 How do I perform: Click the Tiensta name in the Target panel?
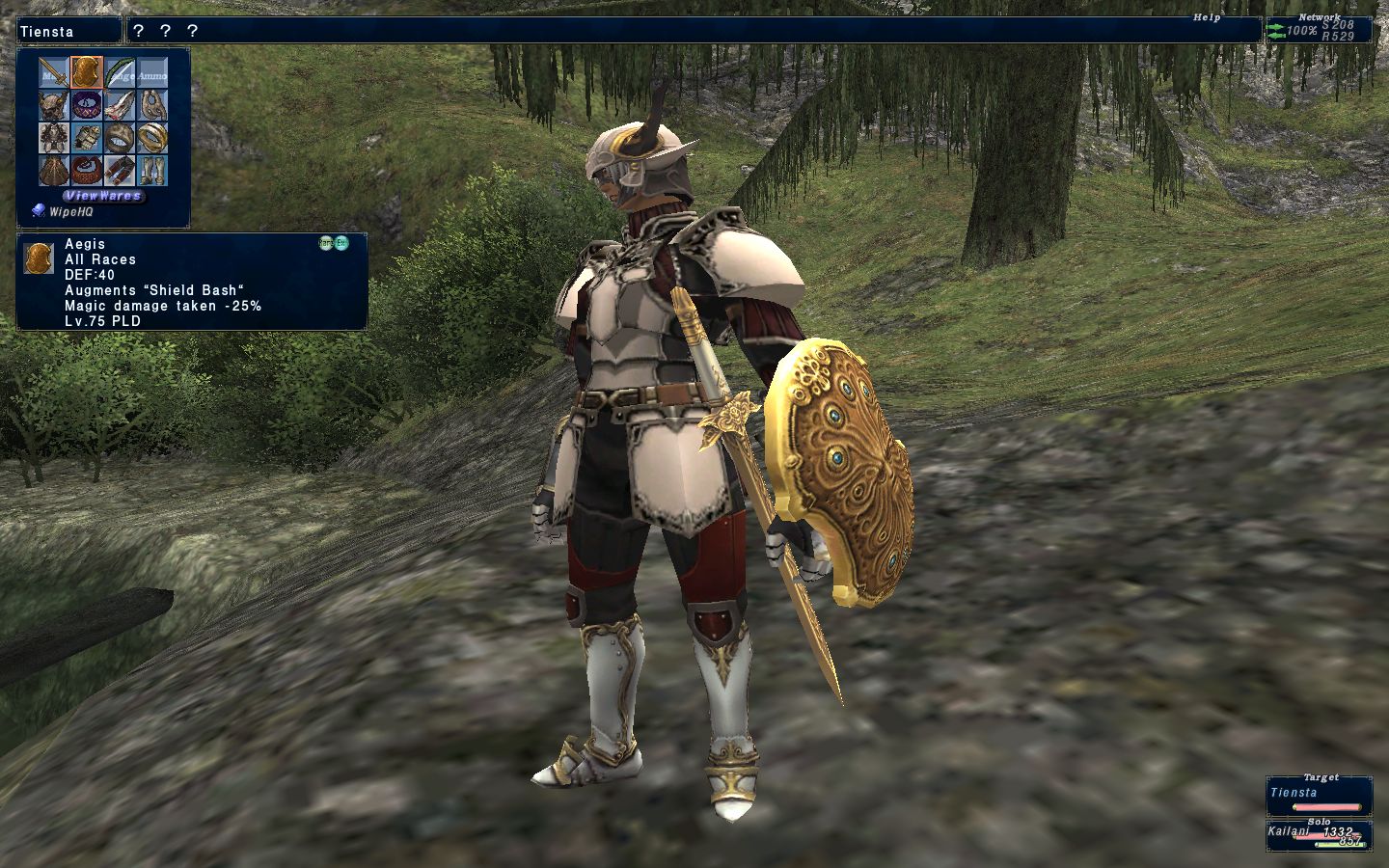click(1294, 793)
